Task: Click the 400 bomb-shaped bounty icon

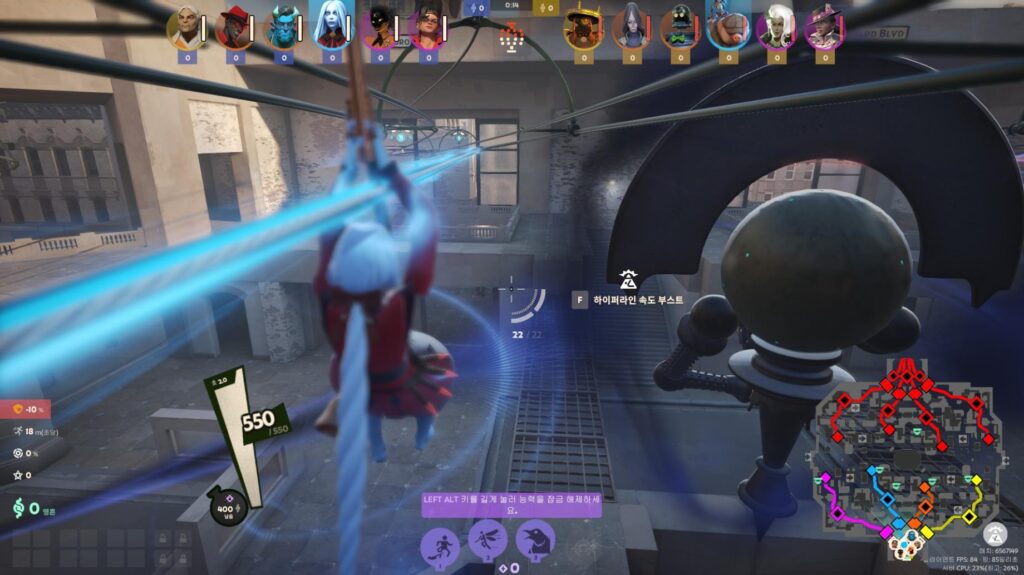Action: click(x=221, y=508)
